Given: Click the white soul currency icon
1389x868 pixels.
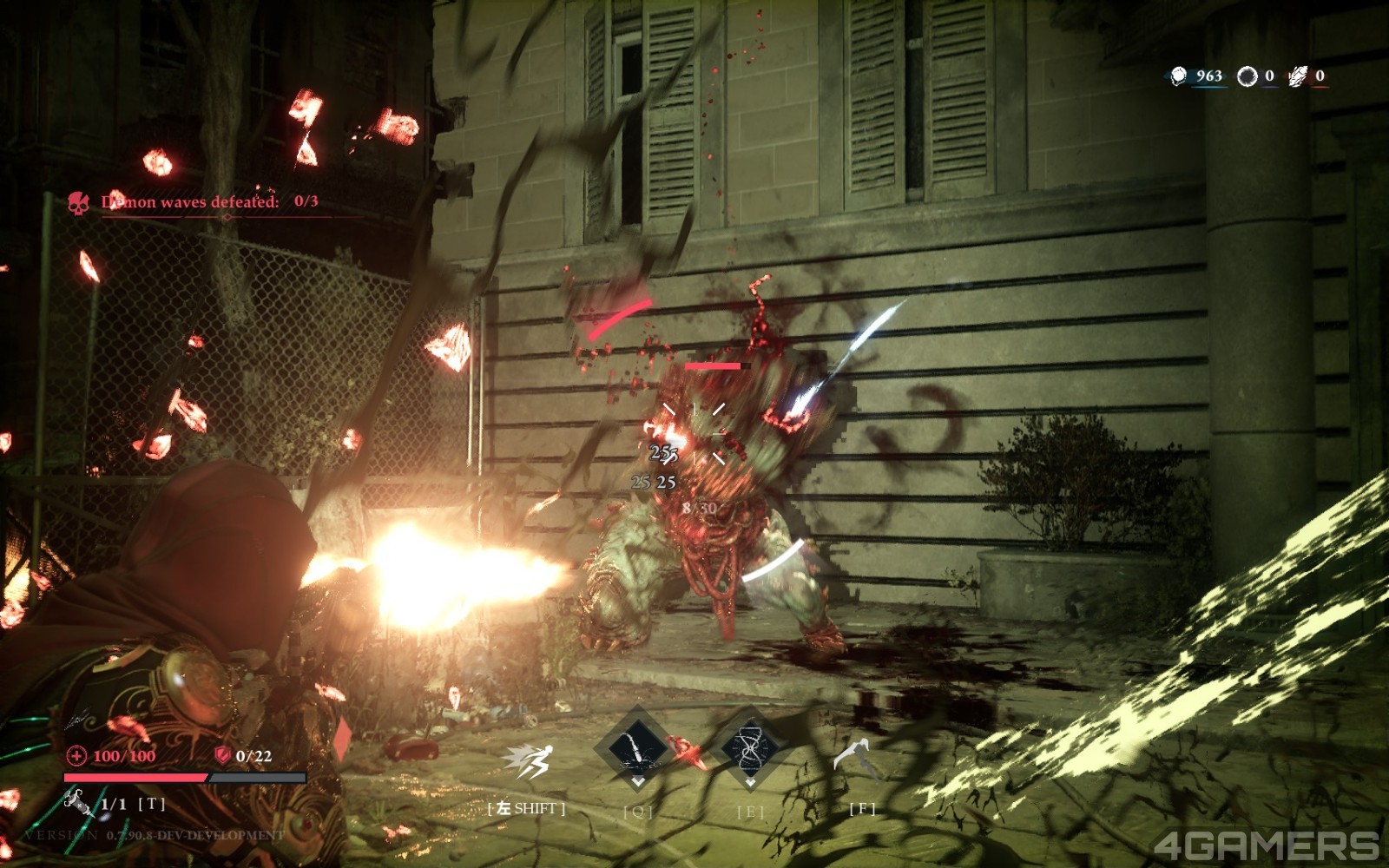Looking at the screenshot, I should (x=1178, y=76).
